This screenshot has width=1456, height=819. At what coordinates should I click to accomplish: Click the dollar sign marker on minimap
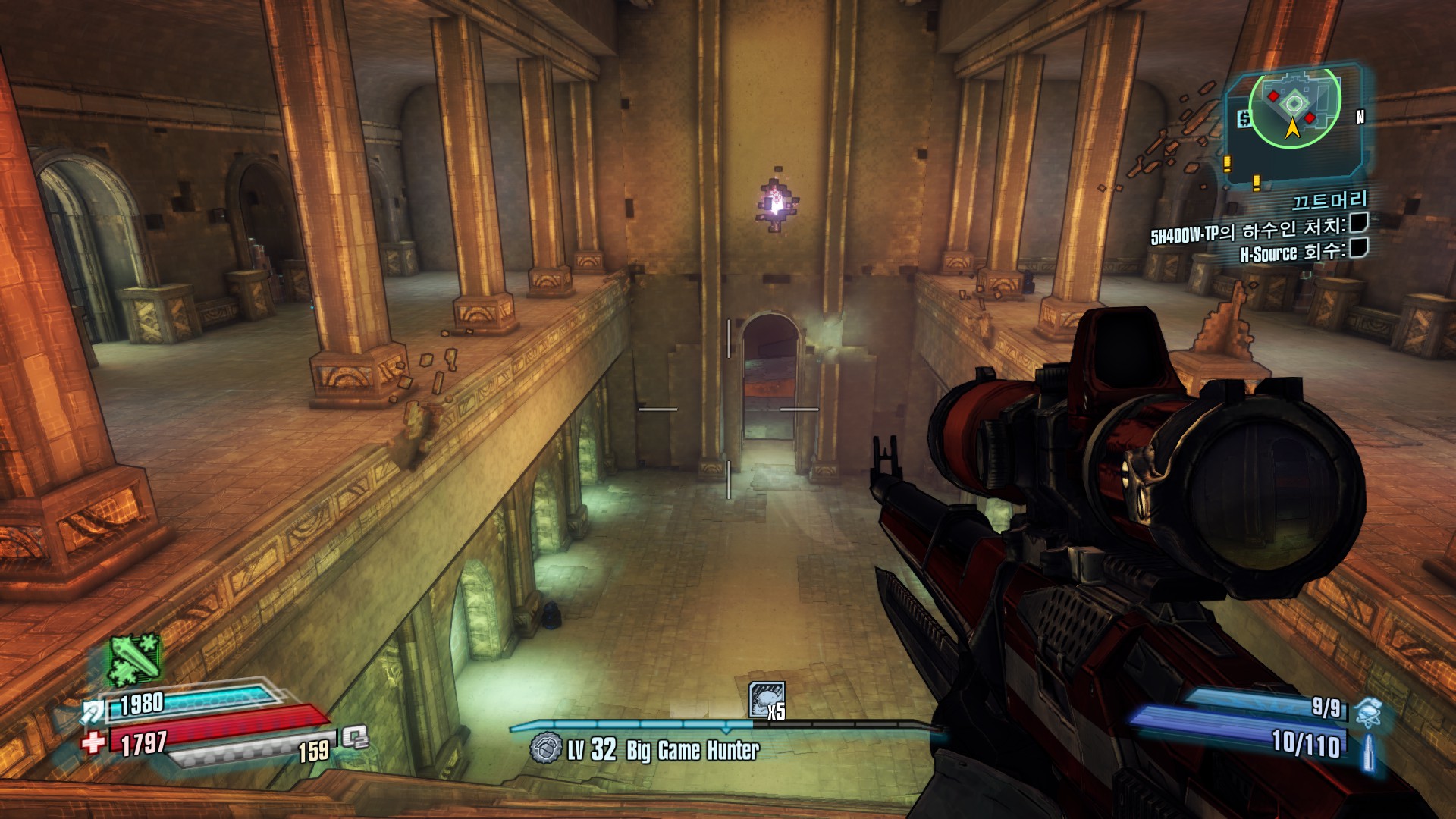tap(1244, 119)
